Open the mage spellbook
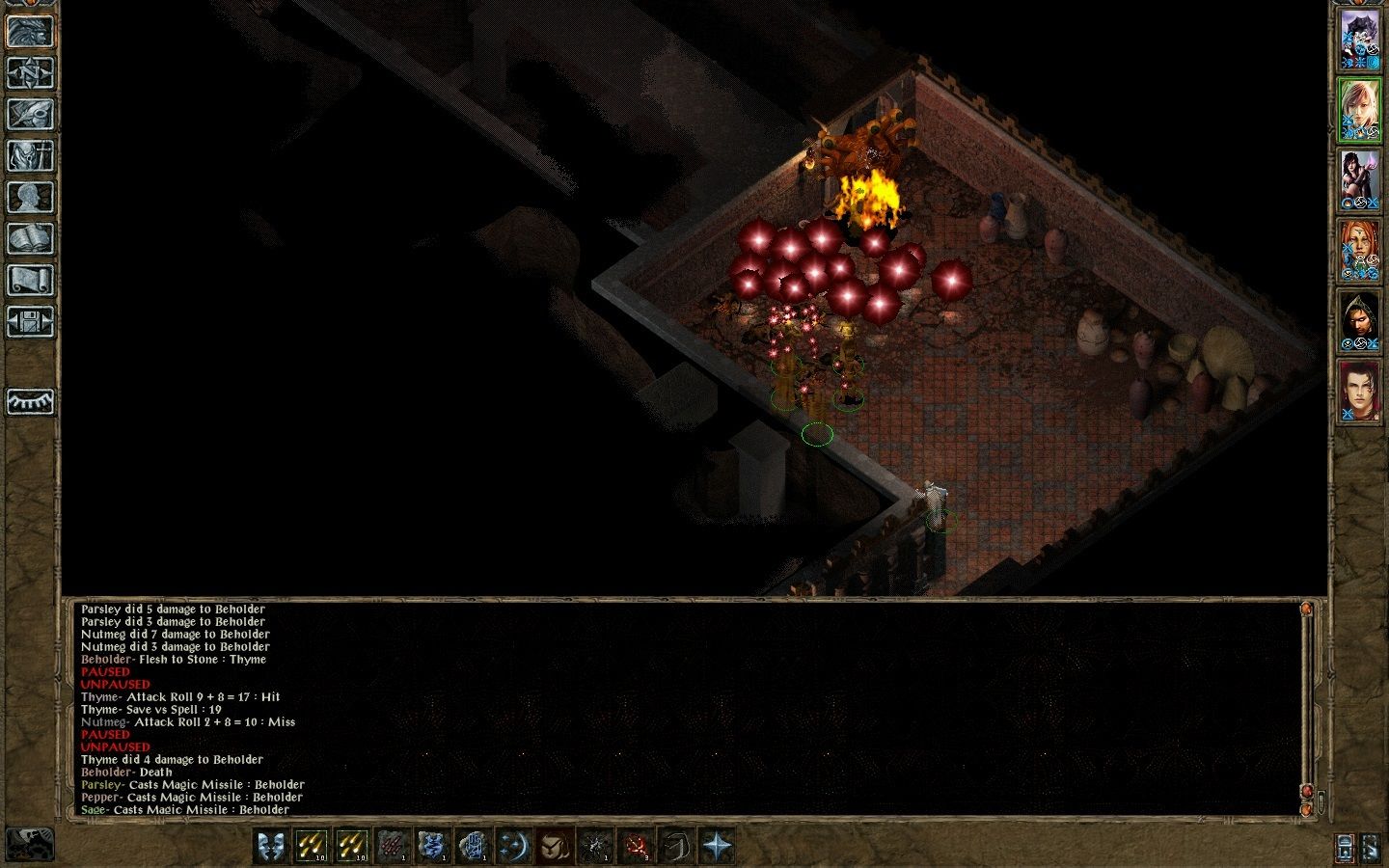The image size is (1389, 868). click(30, 238)
